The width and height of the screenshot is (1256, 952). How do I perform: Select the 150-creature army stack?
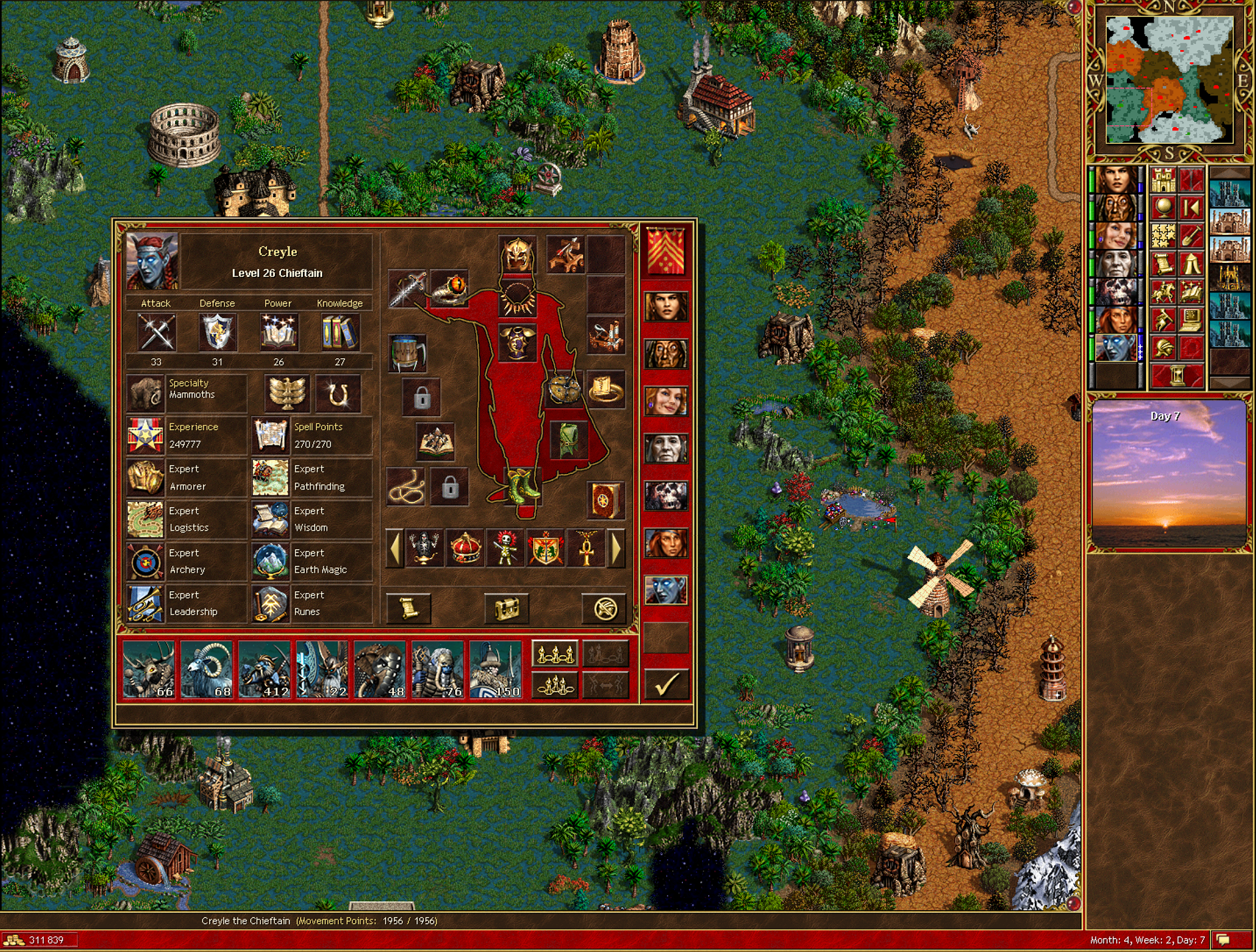pos(495,669)
